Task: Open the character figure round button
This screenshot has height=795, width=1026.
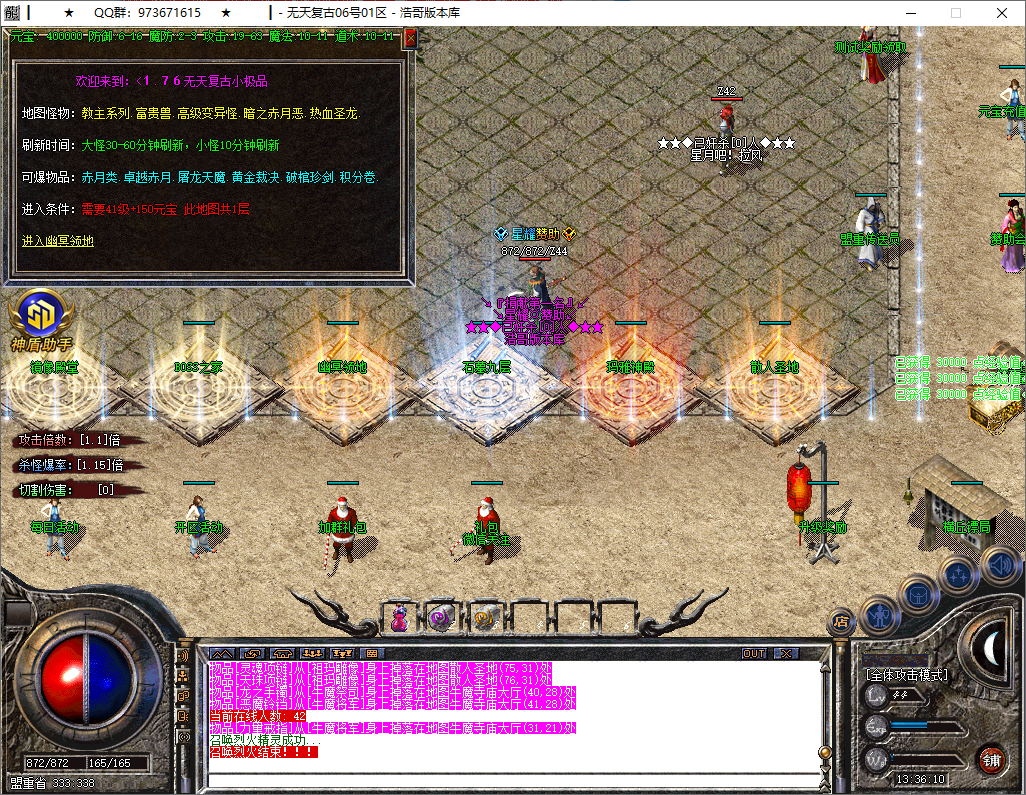Action: [878, 615]
